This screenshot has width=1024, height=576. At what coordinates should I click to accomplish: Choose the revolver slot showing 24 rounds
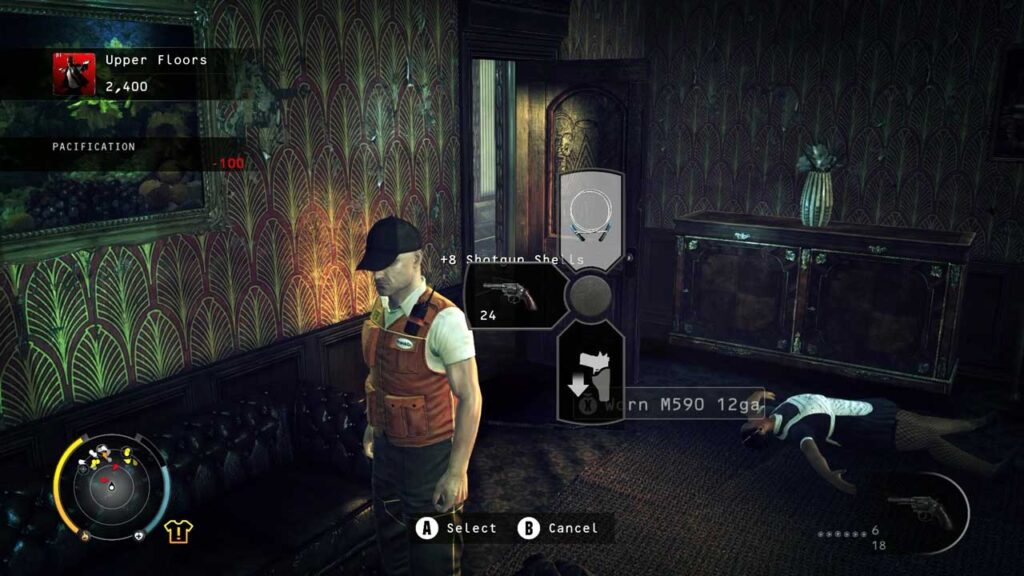507,297
